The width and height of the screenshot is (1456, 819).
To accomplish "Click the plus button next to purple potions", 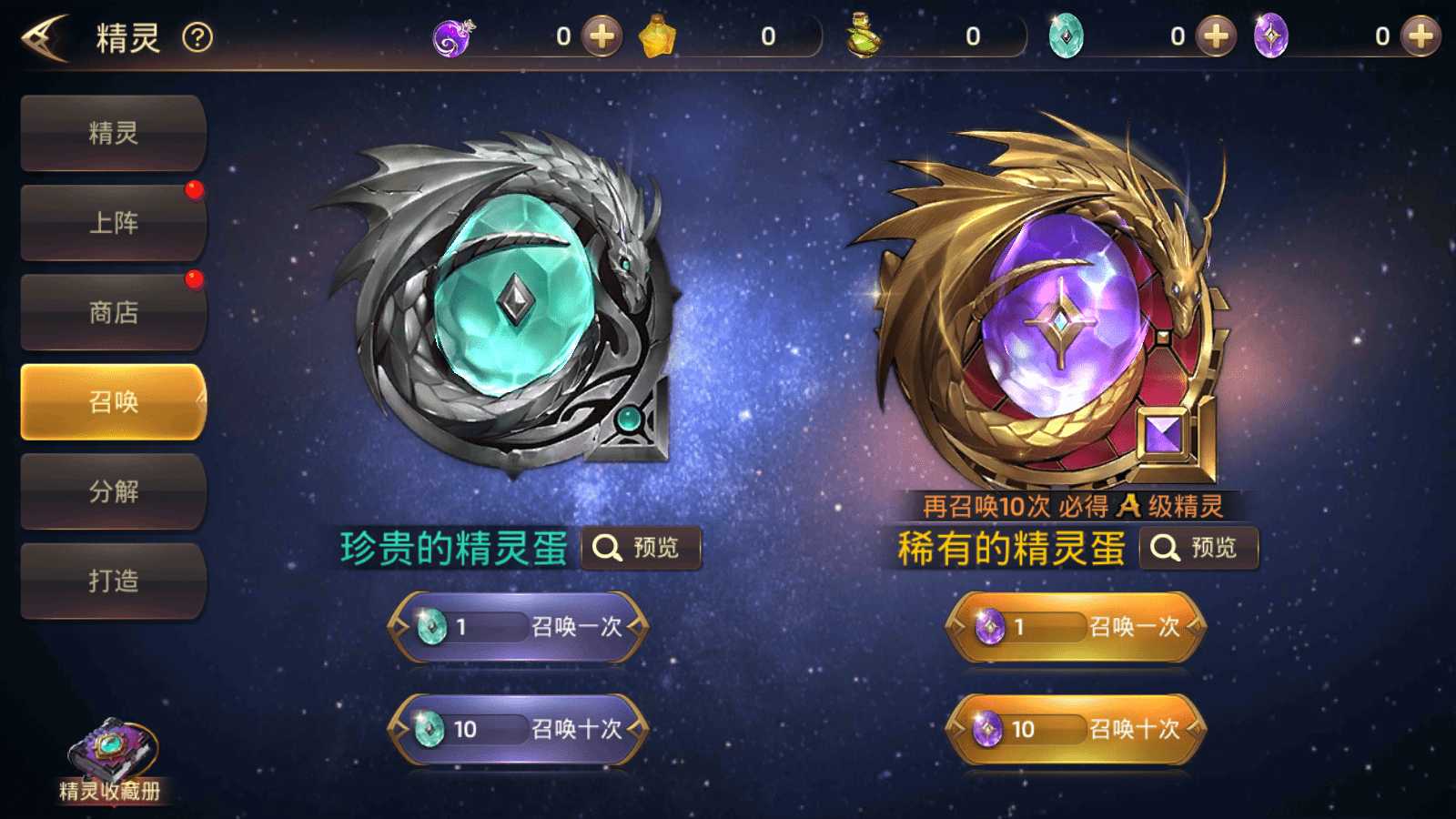I will pyautogui.click(x=600, y=36).
